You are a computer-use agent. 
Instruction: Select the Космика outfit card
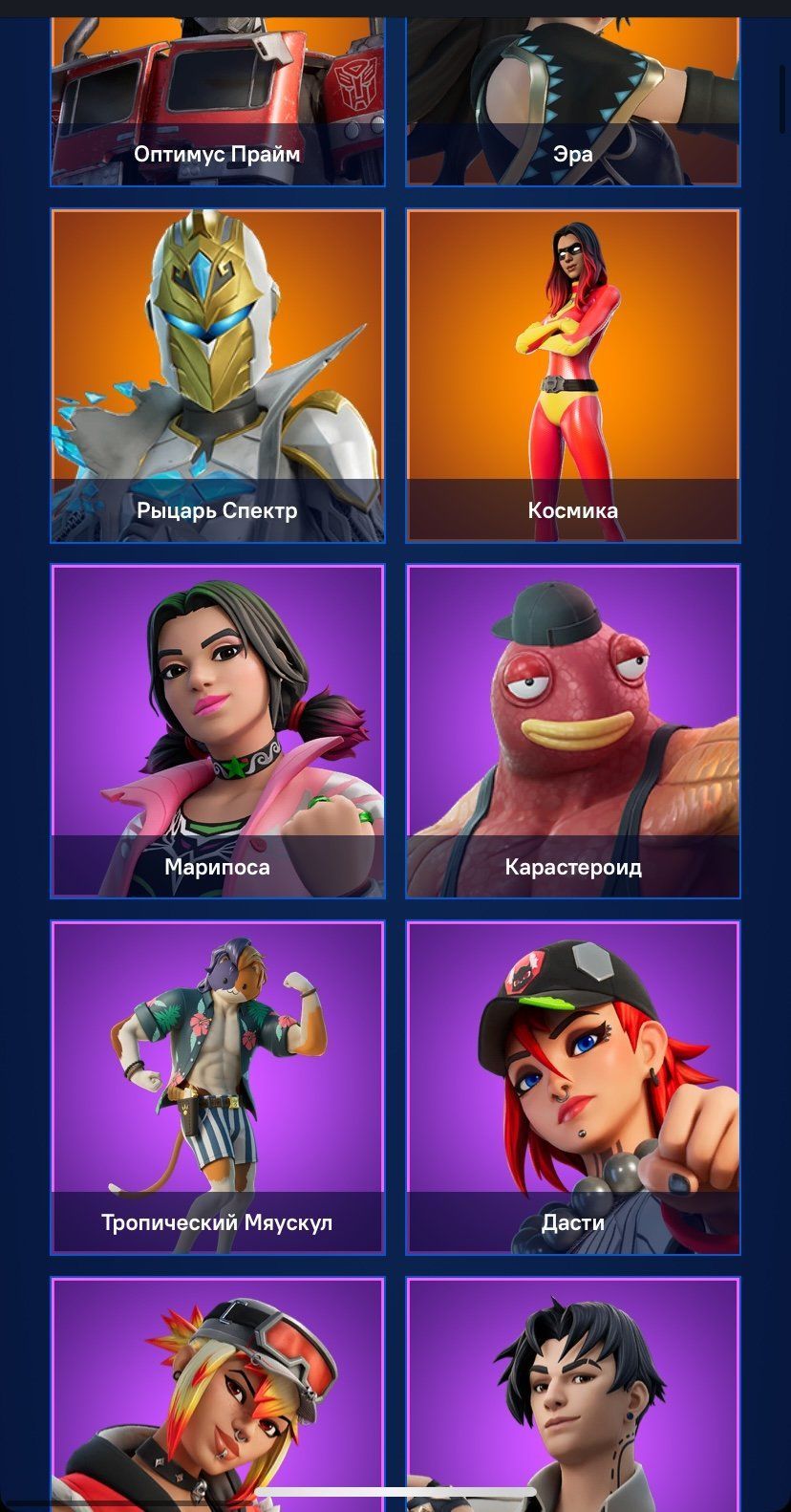coord(573,376)
